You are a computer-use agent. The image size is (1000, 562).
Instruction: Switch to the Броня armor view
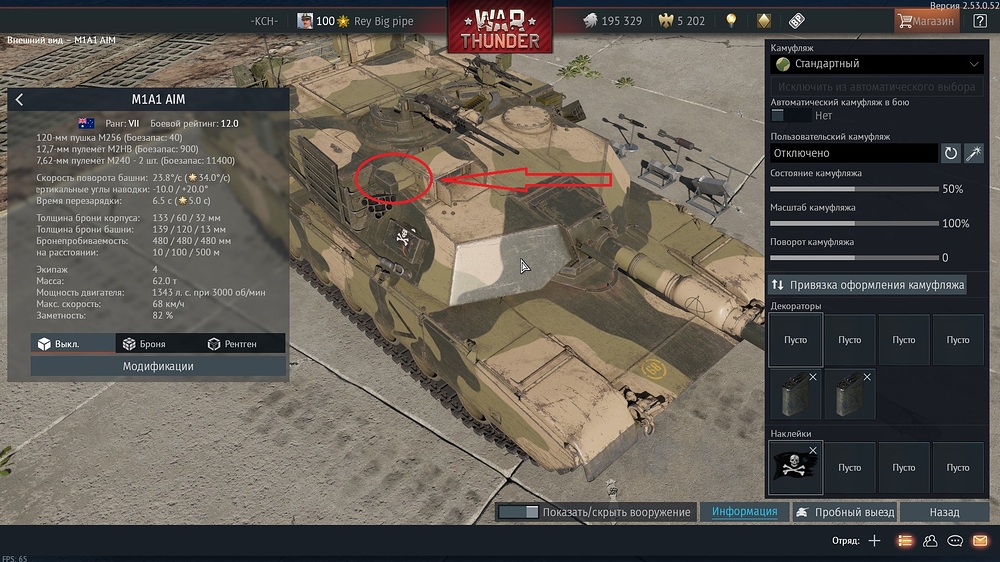143,344
